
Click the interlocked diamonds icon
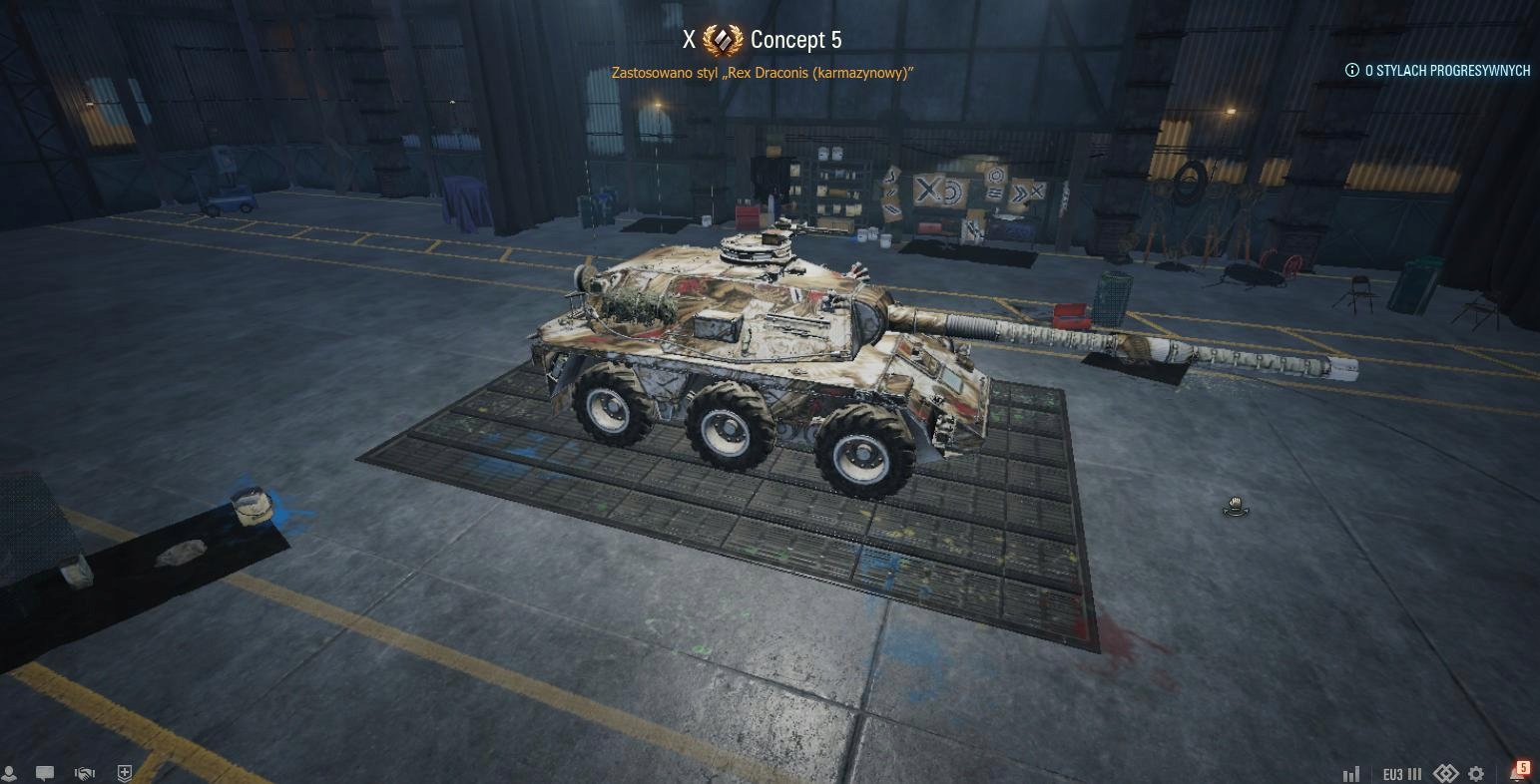coord(1446,774)
